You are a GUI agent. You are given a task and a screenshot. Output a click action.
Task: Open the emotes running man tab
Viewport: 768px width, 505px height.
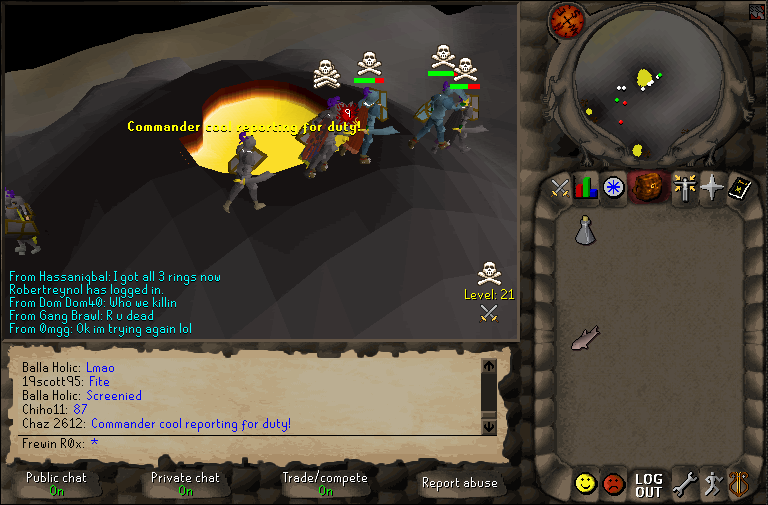coord(711,485)
